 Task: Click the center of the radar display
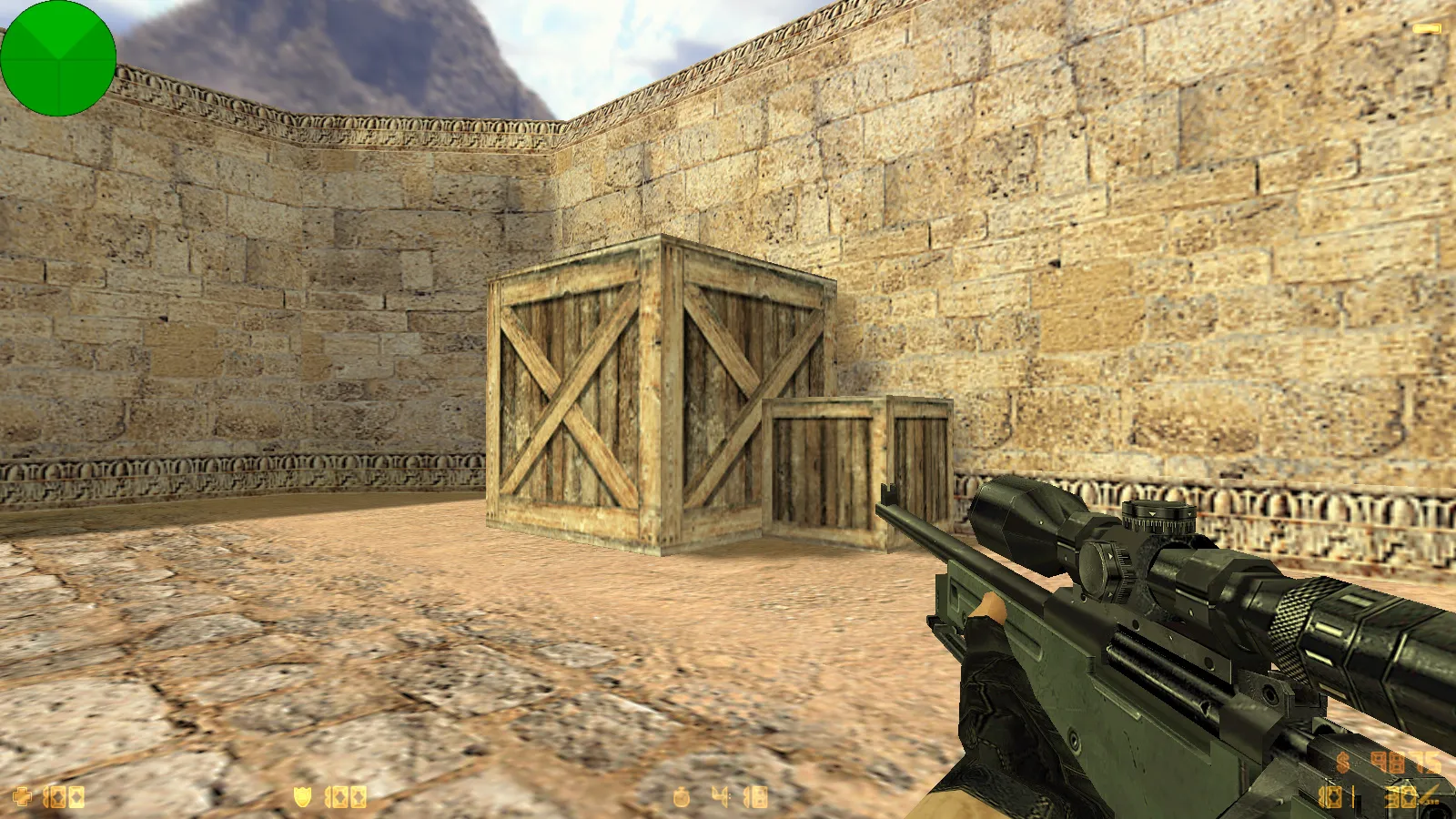(59, 59)
